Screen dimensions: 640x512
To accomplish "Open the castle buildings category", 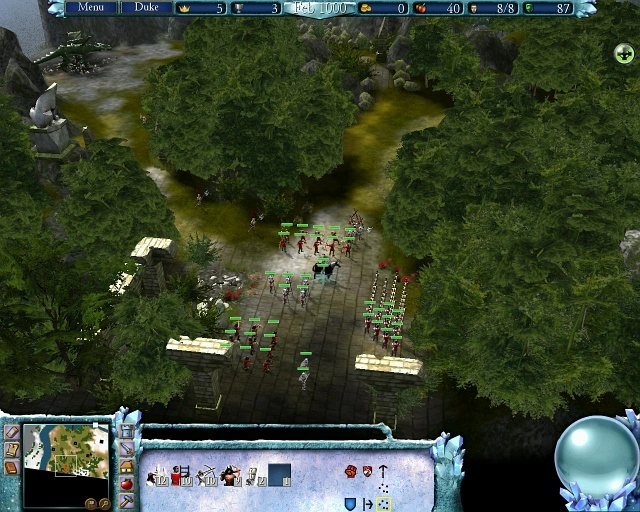I will pyautogui.click(x=127, y=432).
